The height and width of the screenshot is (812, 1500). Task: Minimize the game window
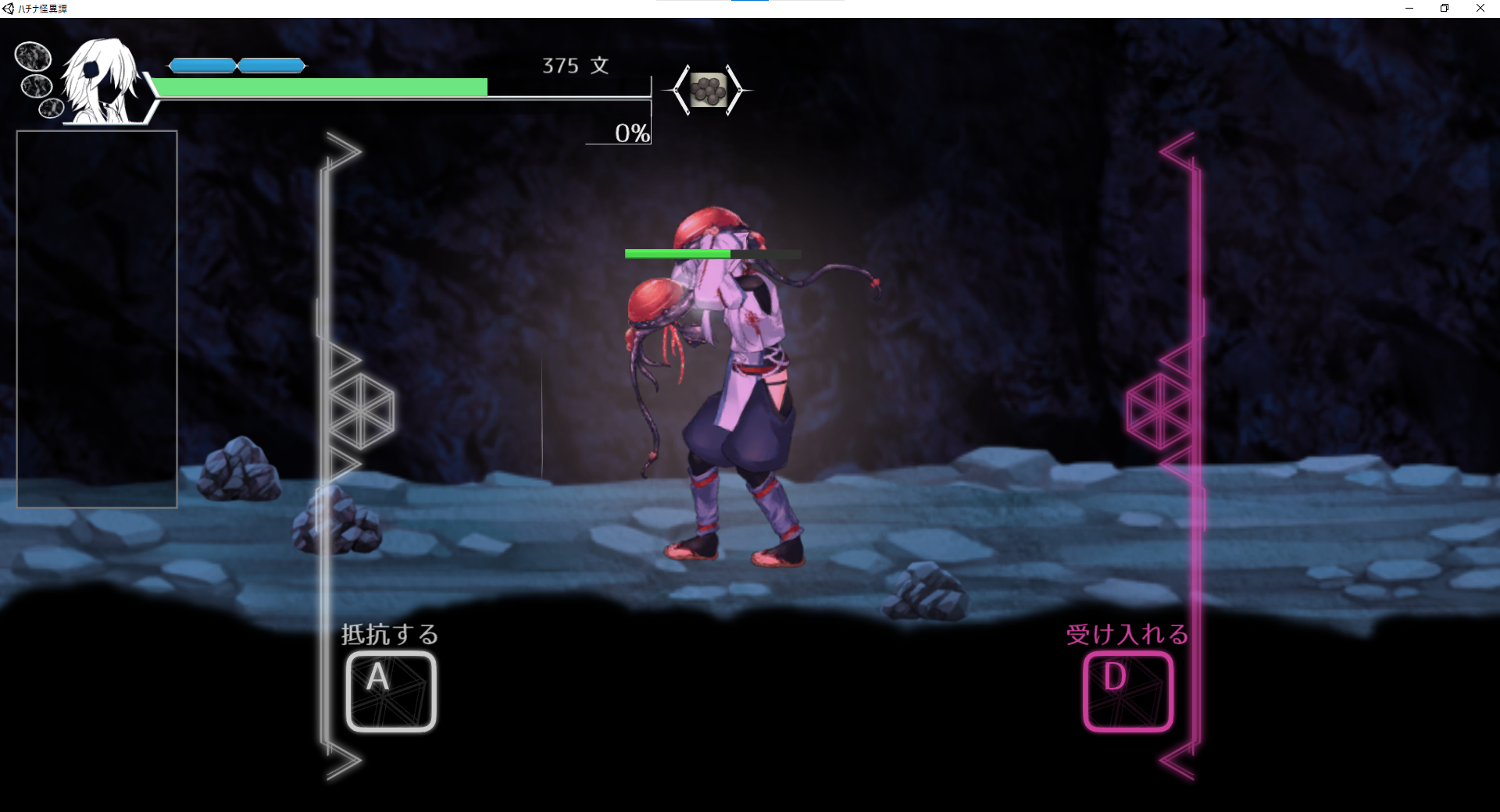coord(1409,9)
